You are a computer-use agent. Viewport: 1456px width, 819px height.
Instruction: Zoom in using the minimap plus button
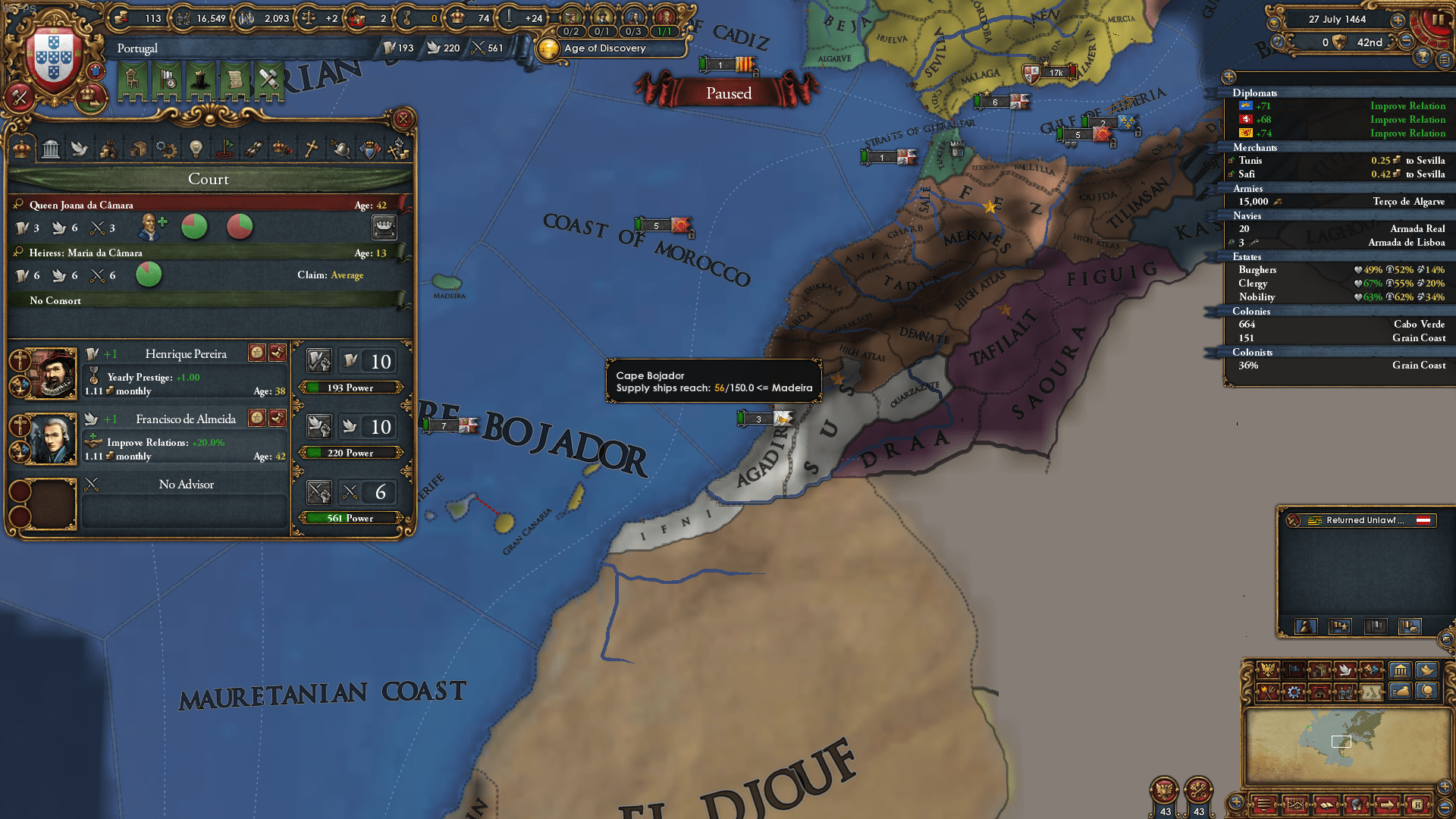[x=1445, y=788]
